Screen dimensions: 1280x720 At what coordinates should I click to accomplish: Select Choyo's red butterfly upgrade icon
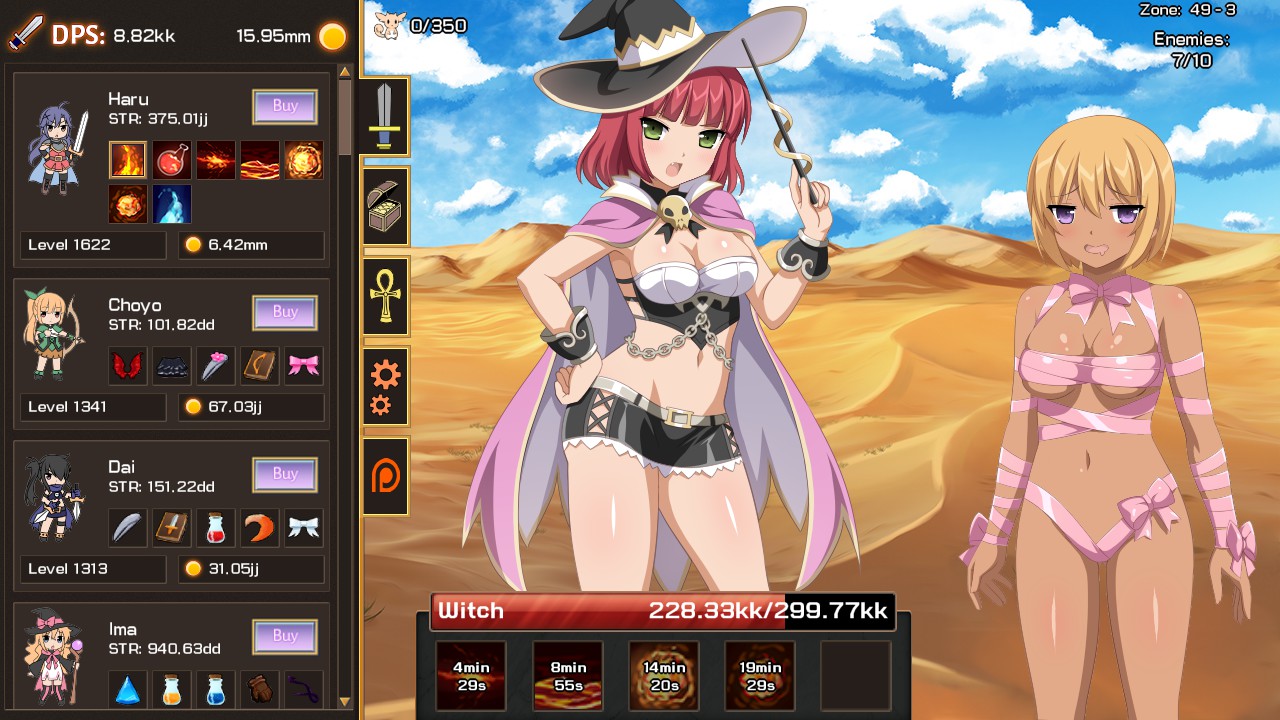(x=128, y=365)
